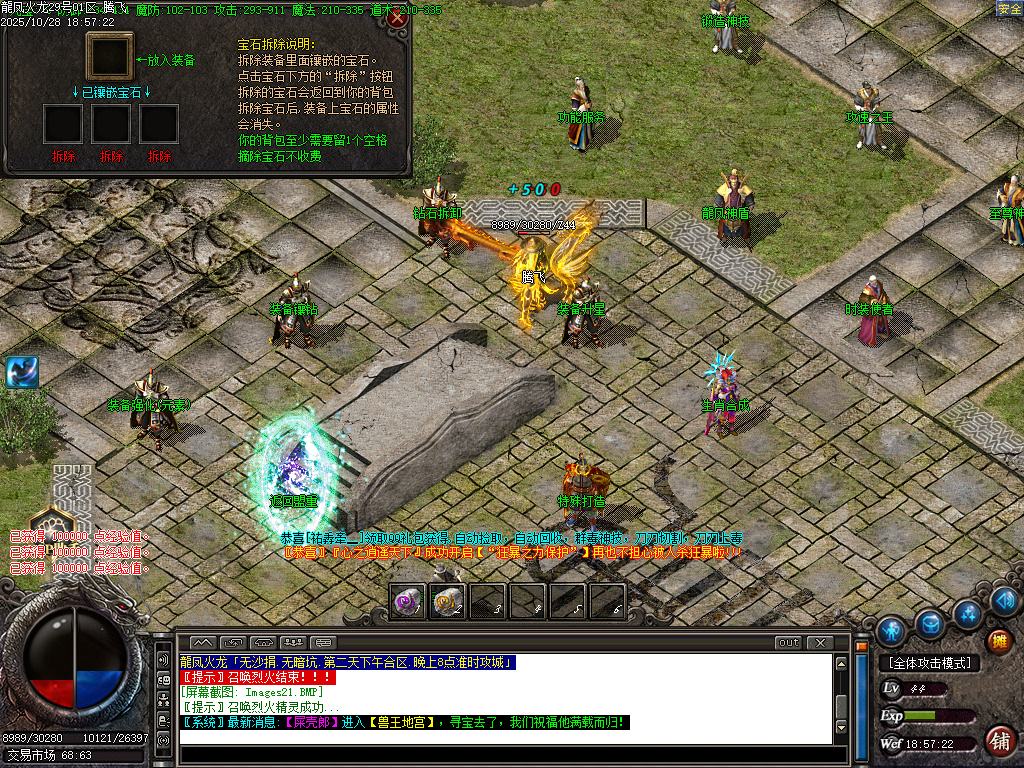Activate the blue skill icon at left edge
Screen dimensions: 1024x768
coord(21,372)
